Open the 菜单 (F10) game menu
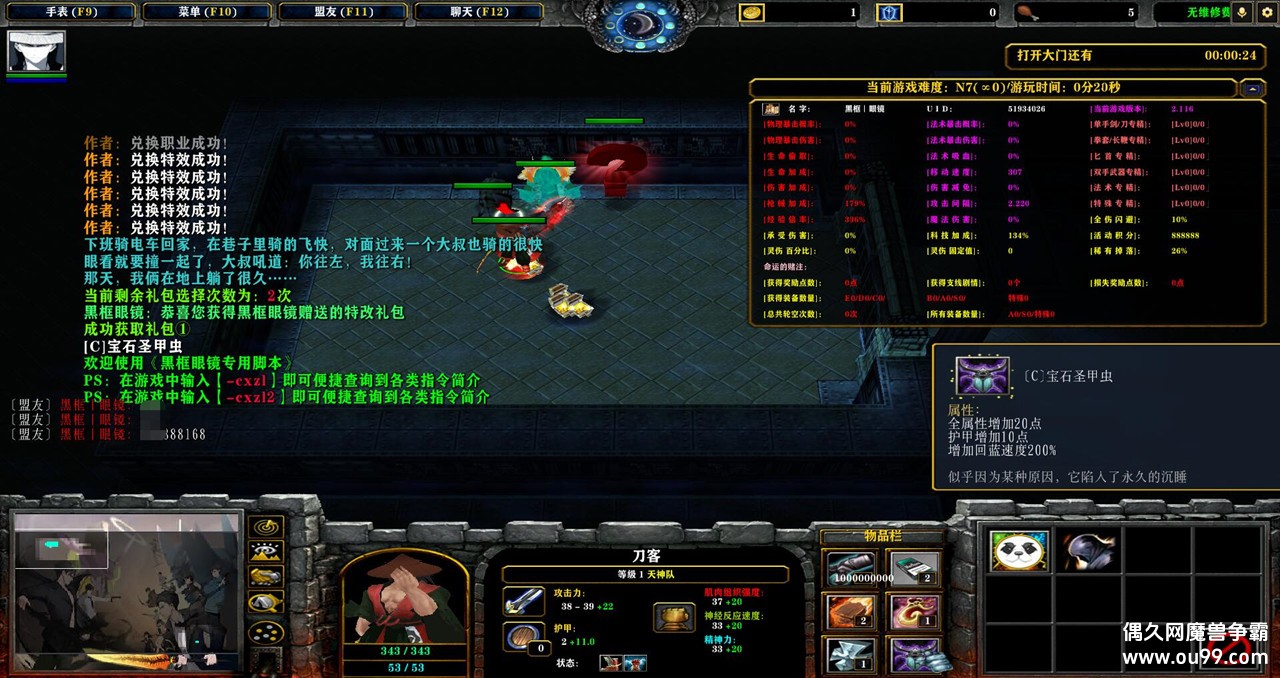The width and height of the screenshot is (1280, 678). 207,12
